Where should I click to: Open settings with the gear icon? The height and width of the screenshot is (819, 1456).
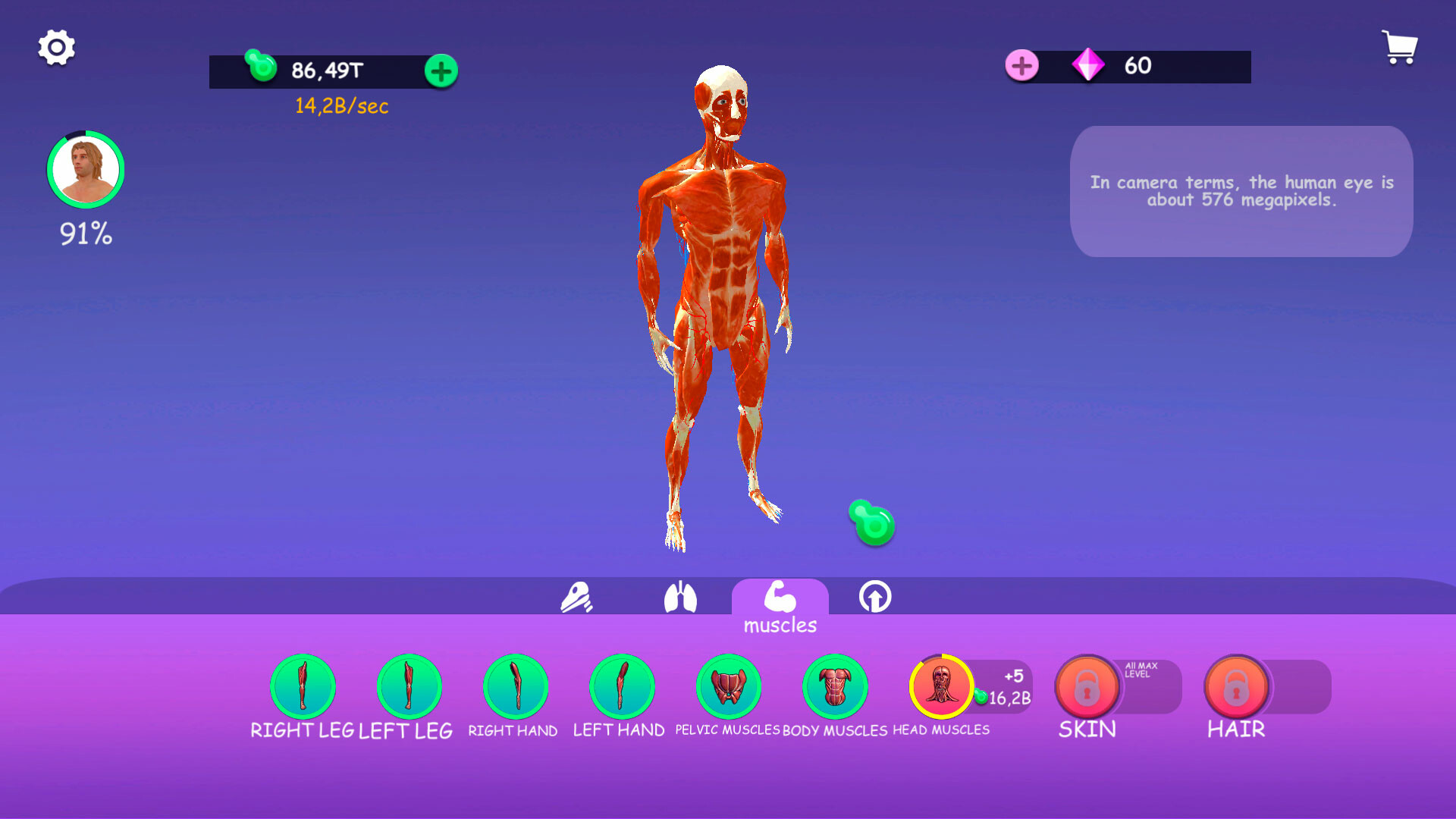point(56,47)
